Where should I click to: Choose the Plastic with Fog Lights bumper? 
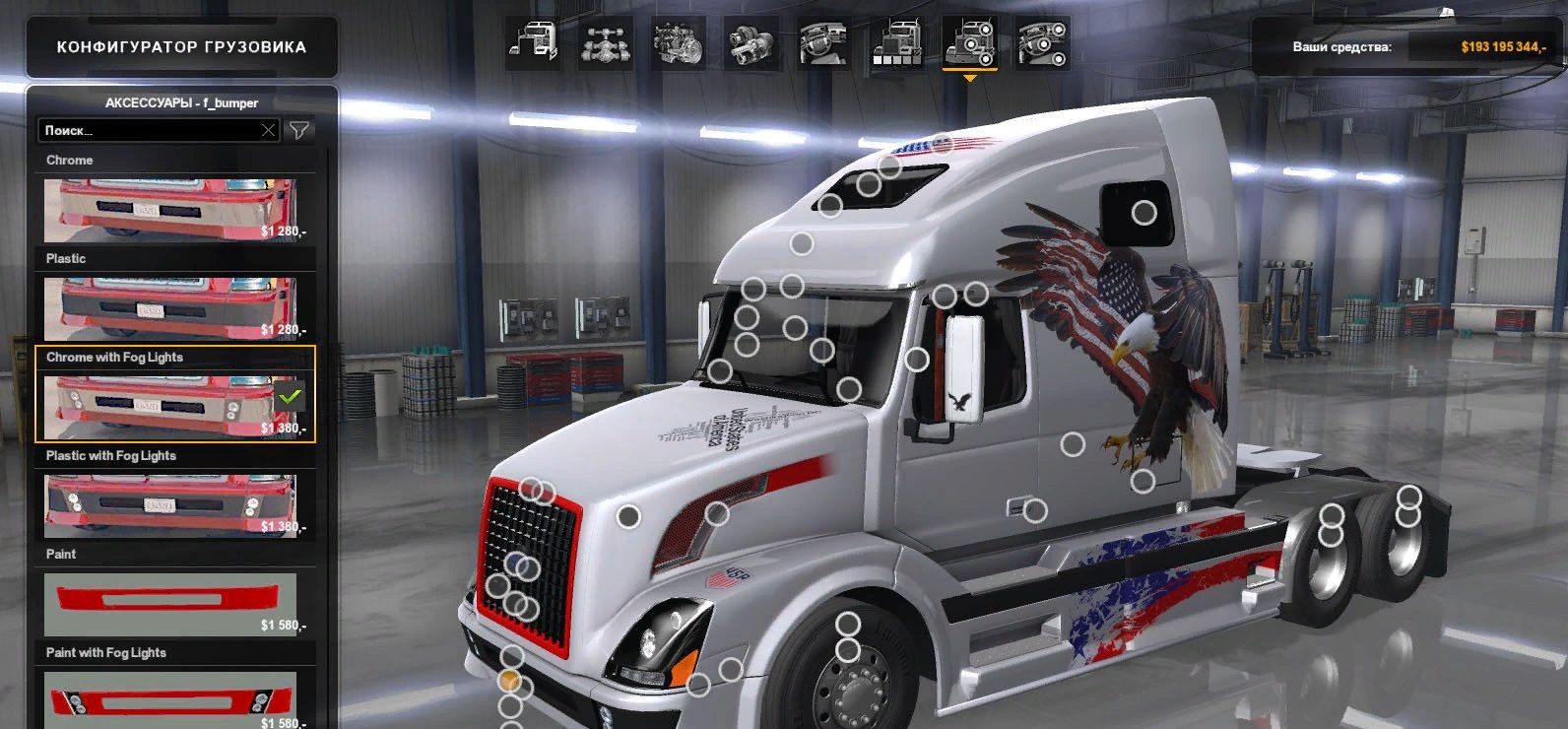169,504
